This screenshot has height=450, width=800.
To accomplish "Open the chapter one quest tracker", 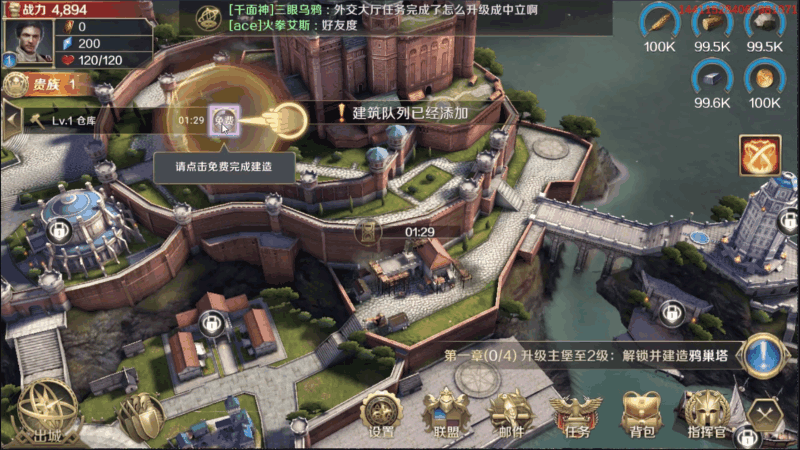I will tap(590, 357).
